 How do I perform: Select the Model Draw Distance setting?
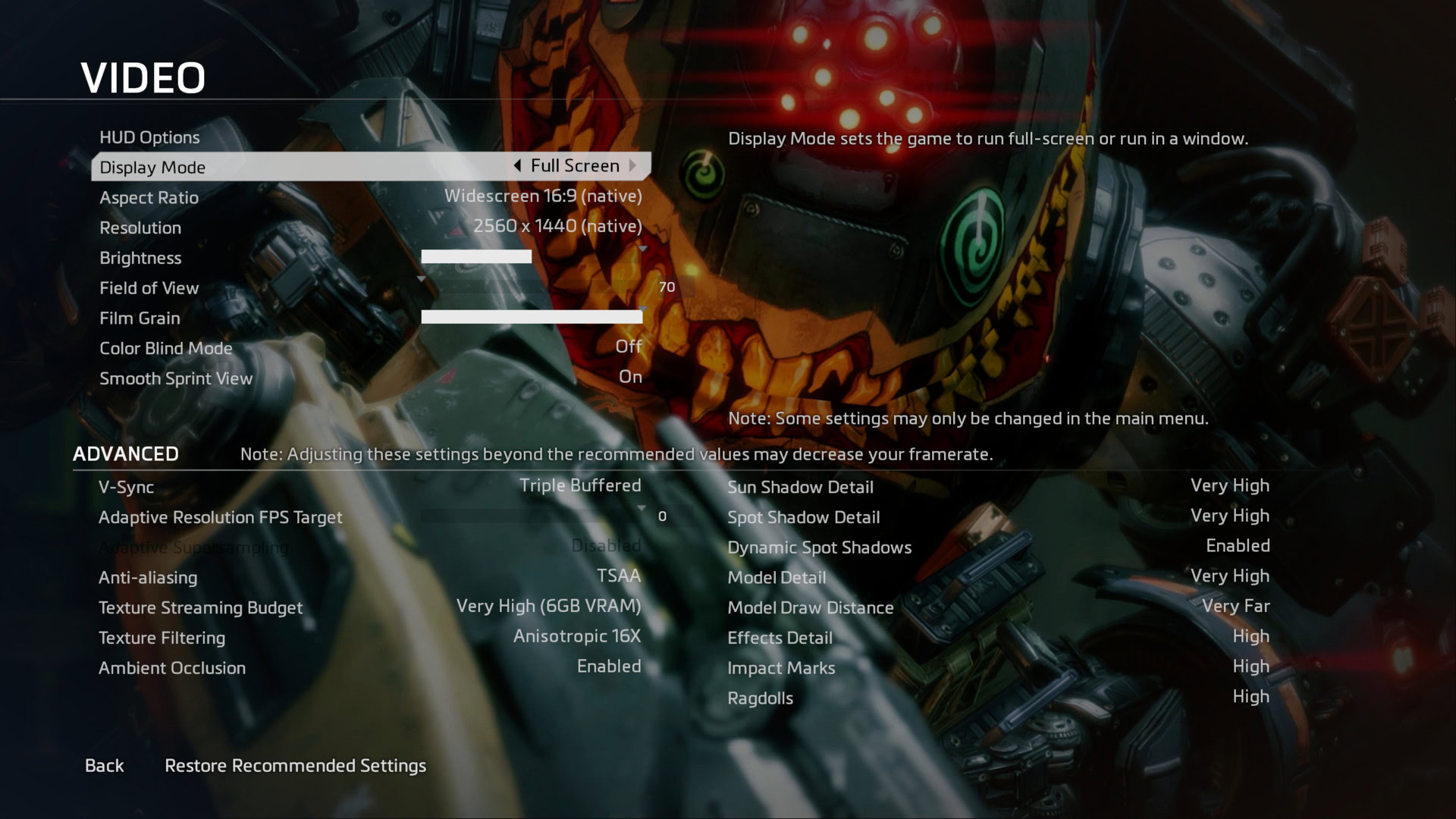997,607
